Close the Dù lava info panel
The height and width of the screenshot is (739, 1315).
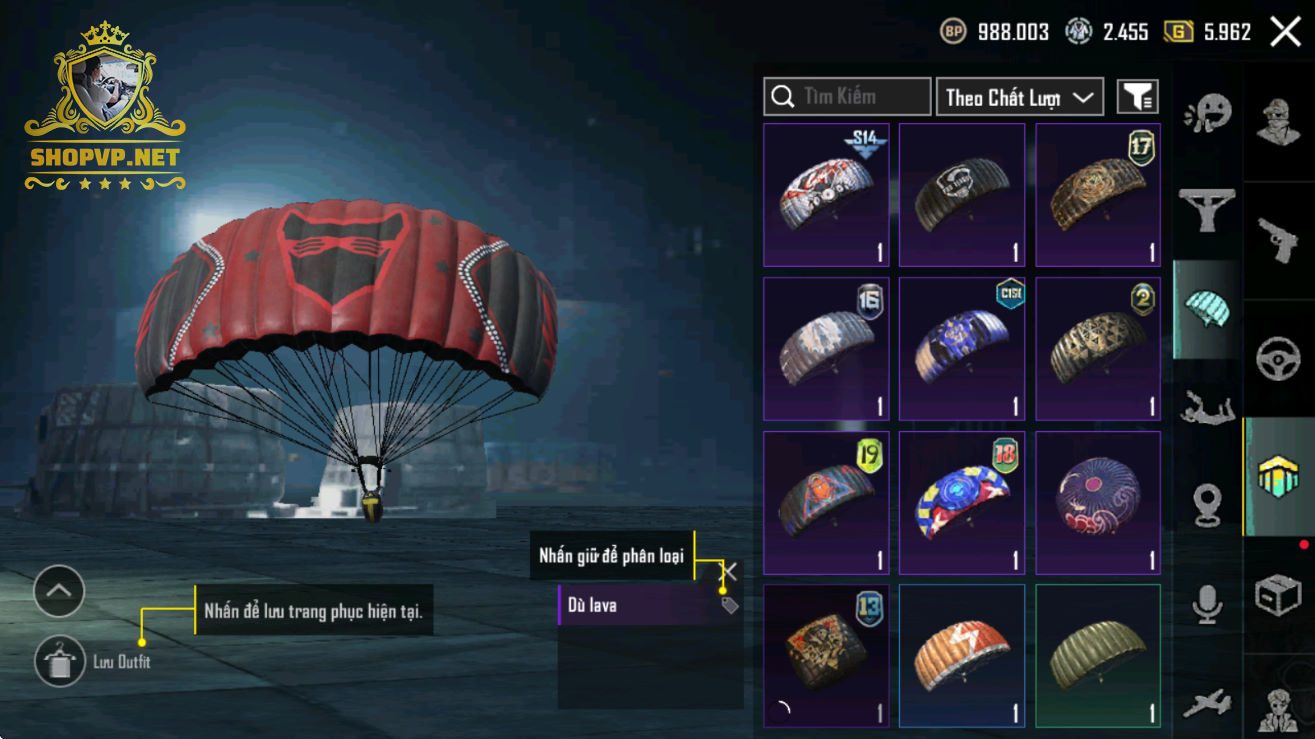(x=729, y=571)
